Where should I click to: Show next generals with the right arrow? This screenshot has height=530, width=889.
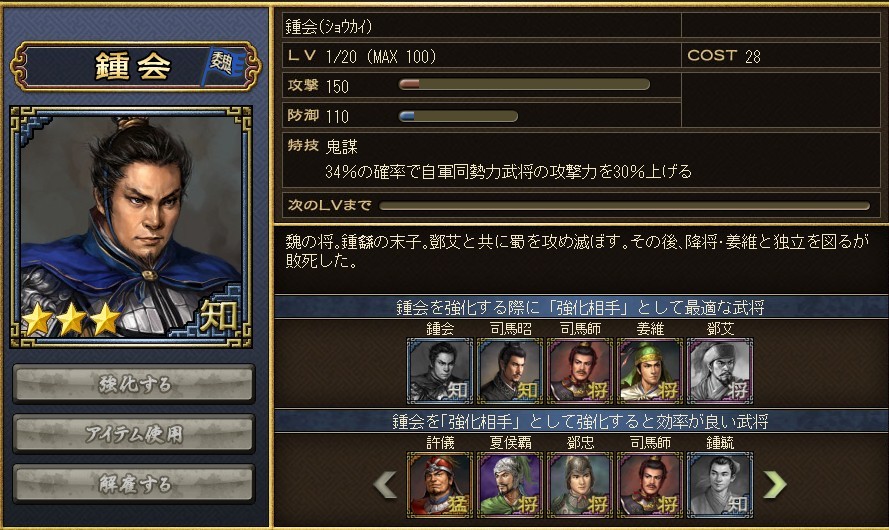774,485
